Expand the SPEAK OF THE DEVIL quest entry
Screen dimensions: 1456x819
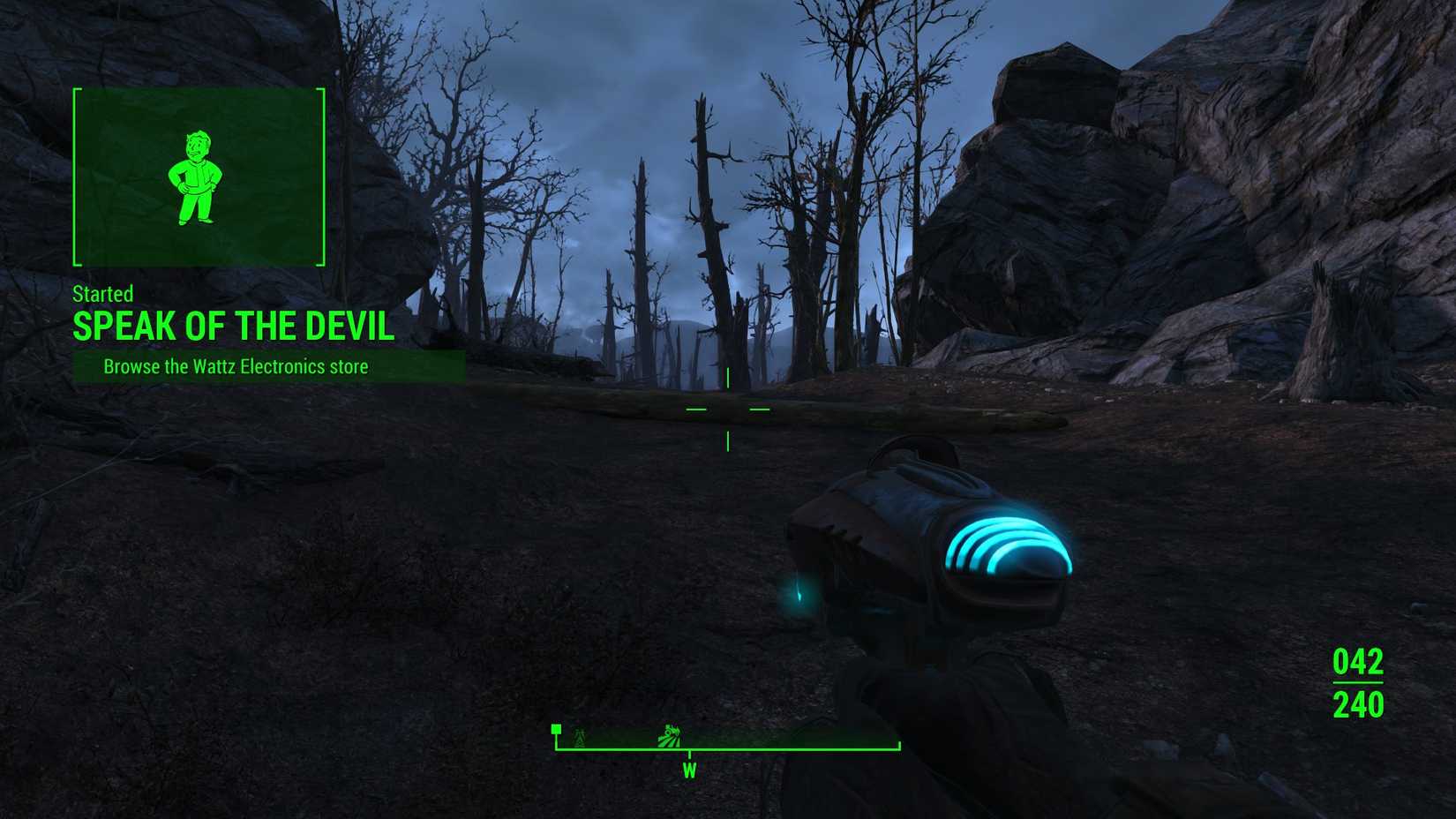pos(233,326)
